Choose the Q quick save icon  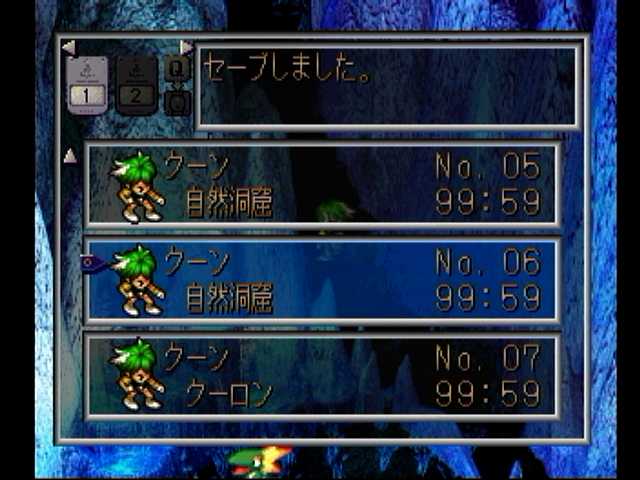click(x=178, y=68)
